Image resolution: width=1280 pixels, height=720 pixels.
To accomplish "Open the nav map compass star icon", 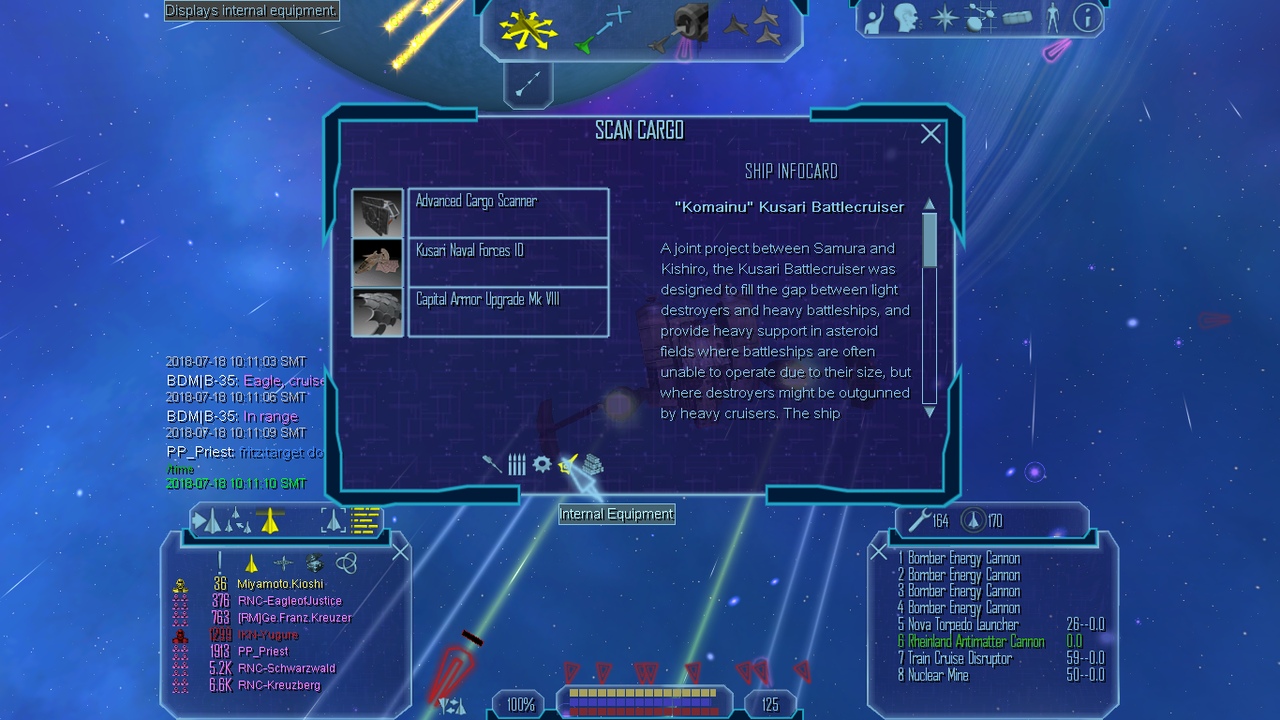I will [944, 17].
